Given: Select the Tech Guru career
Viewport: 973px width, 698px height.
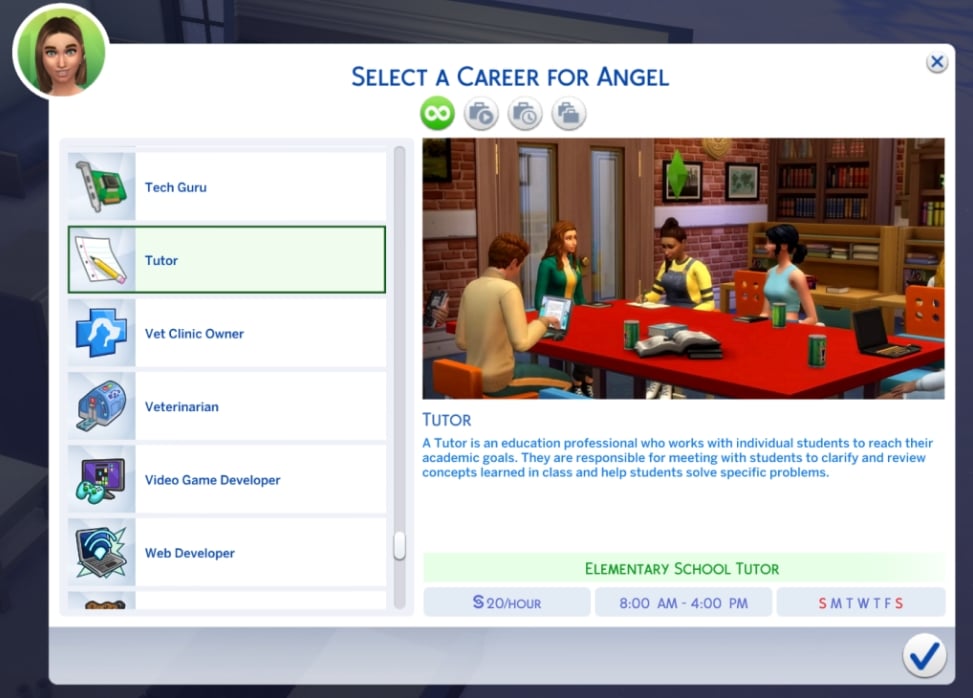Looking at the screenshot, I should click(x=227, y=187).
